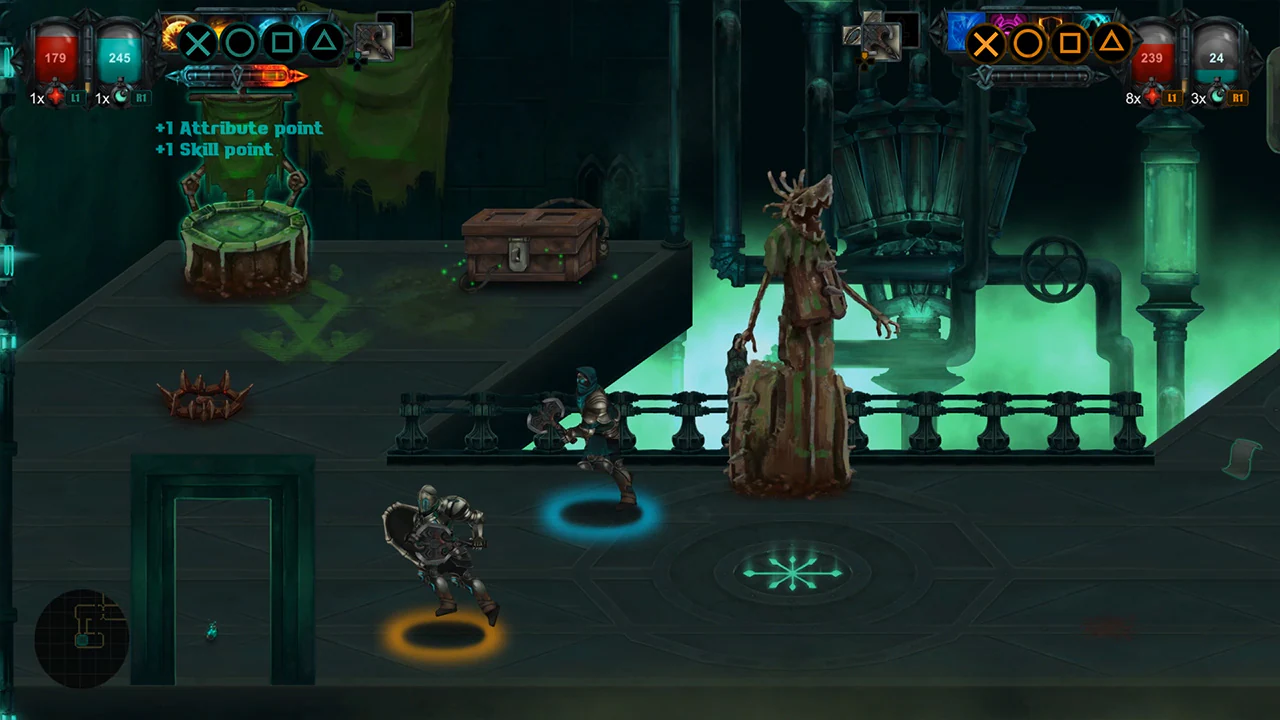This screenshot has width=1280, height=720.
Task: Select Player 2's cyan Triangle ability icon
Action: (x=1111, y=43)
